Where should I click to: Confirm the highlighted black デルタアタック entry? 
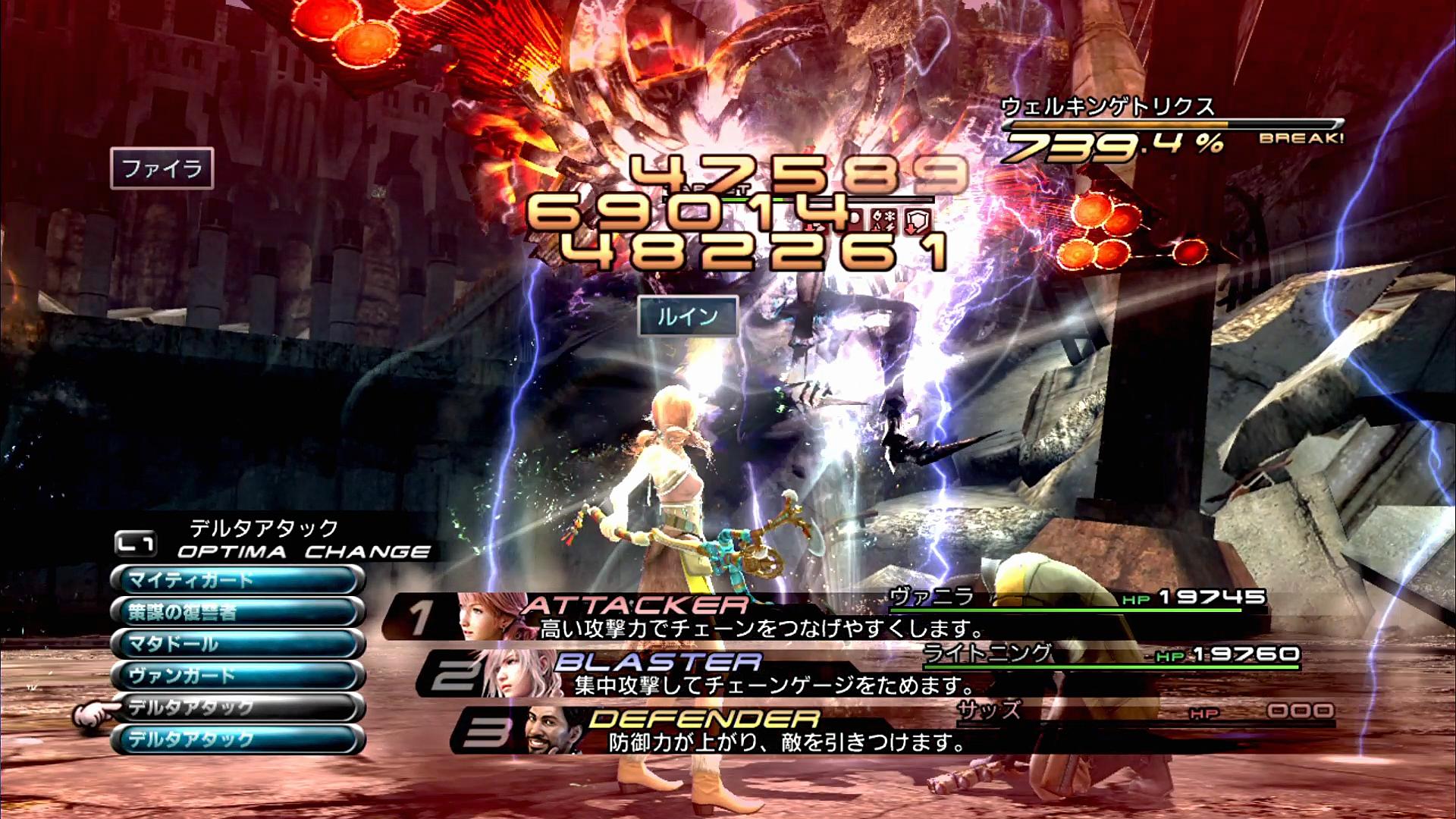pos(237,708)
